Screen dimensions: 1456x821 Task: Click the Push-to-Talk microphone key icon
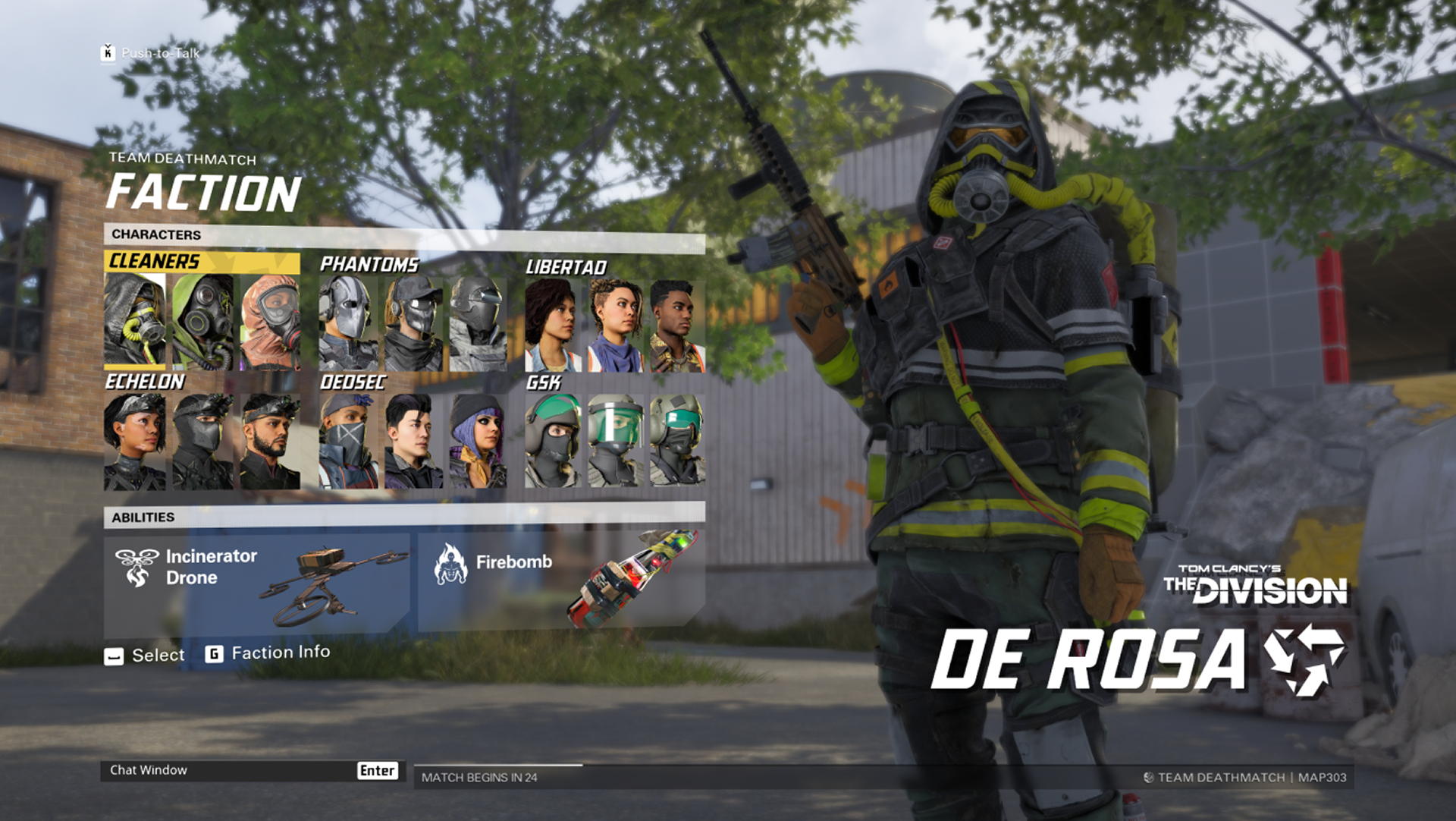107,53
